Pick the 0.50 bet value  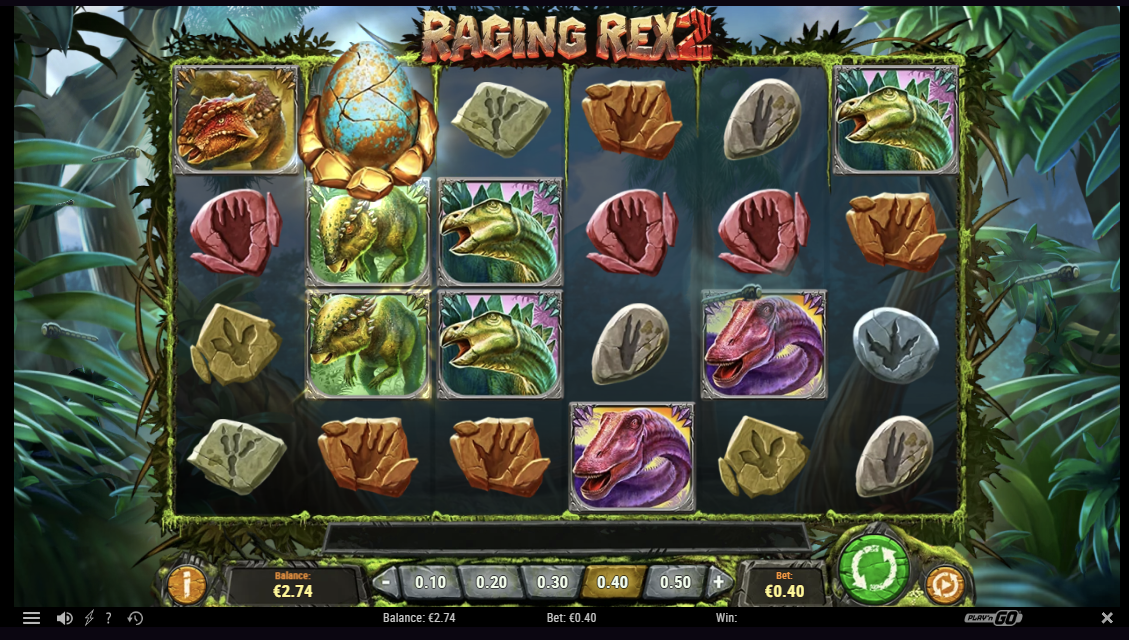pos(675,582)
